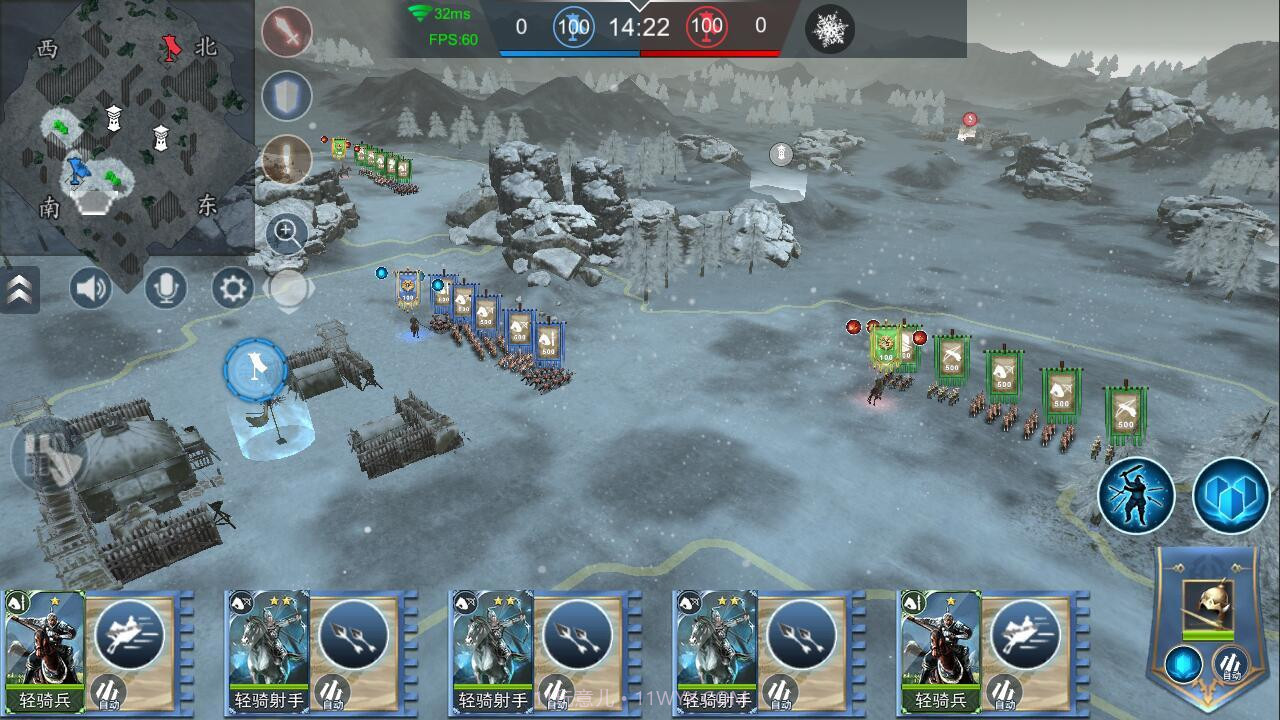This screenshot has height=720, width=1280.
Task: Select the blue circular flag marker button
Action: coord(256,369)
